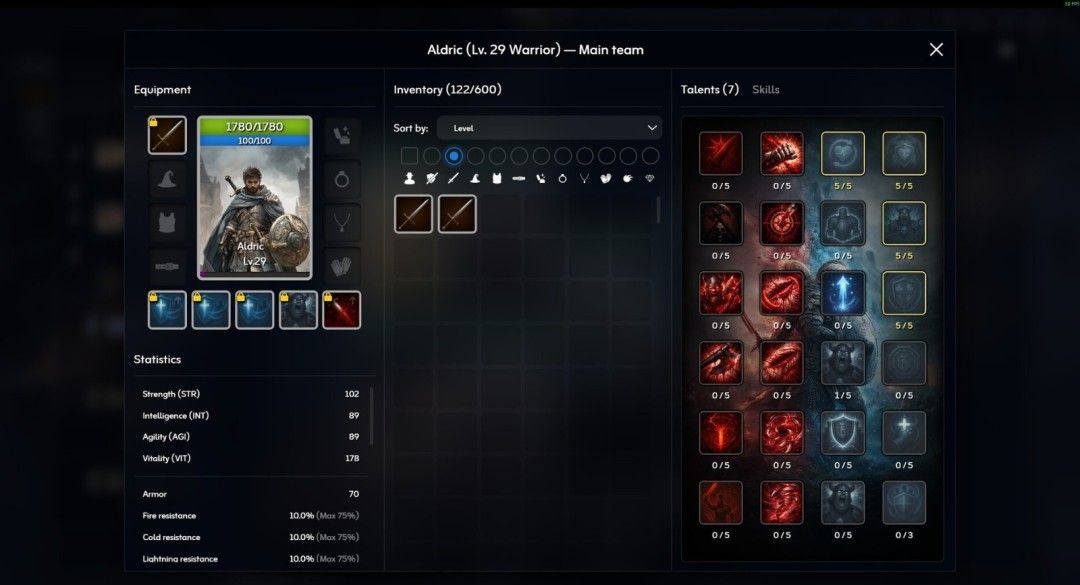This screenshot has height=585, width=1080.
Task: Open the Sort by Level dropdown
Action: (549, 128)
